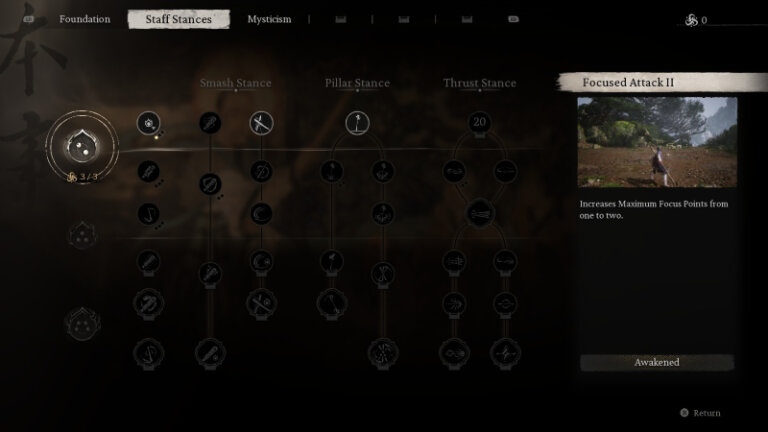The height and width of the screenshot is (432, 768).
Task: Switch to the Foundation tab
Action: 84,19
